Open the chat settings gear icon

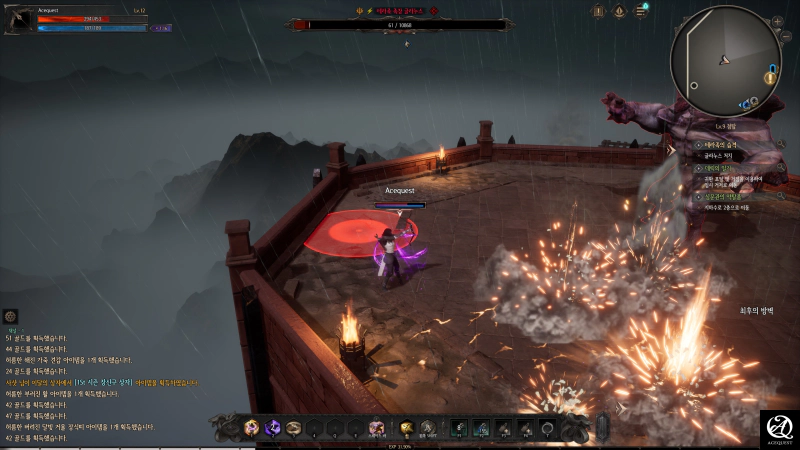click(10, 316)
